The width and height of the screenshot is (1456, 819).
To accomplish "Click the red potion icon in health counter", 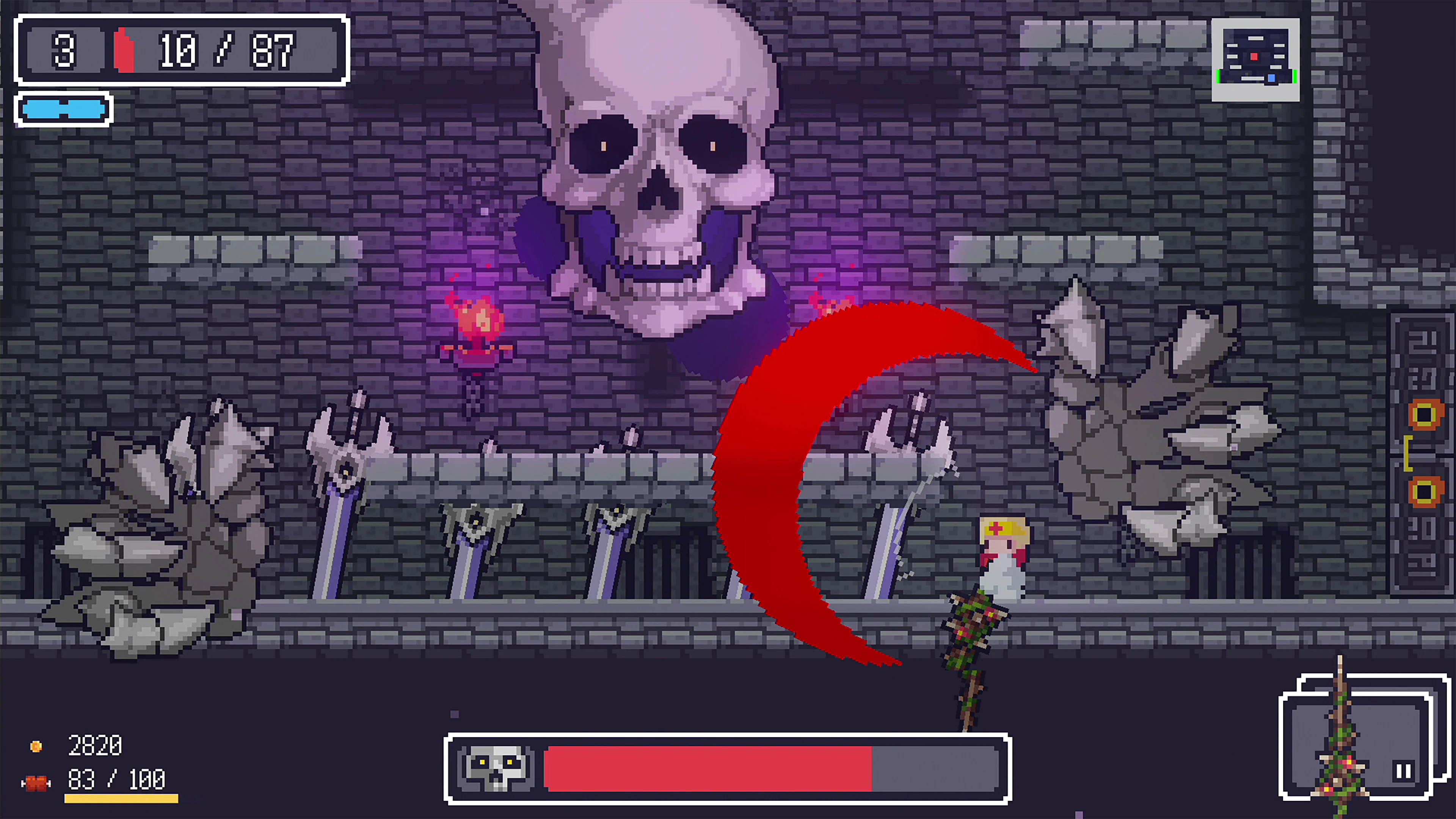I will 126,50.
